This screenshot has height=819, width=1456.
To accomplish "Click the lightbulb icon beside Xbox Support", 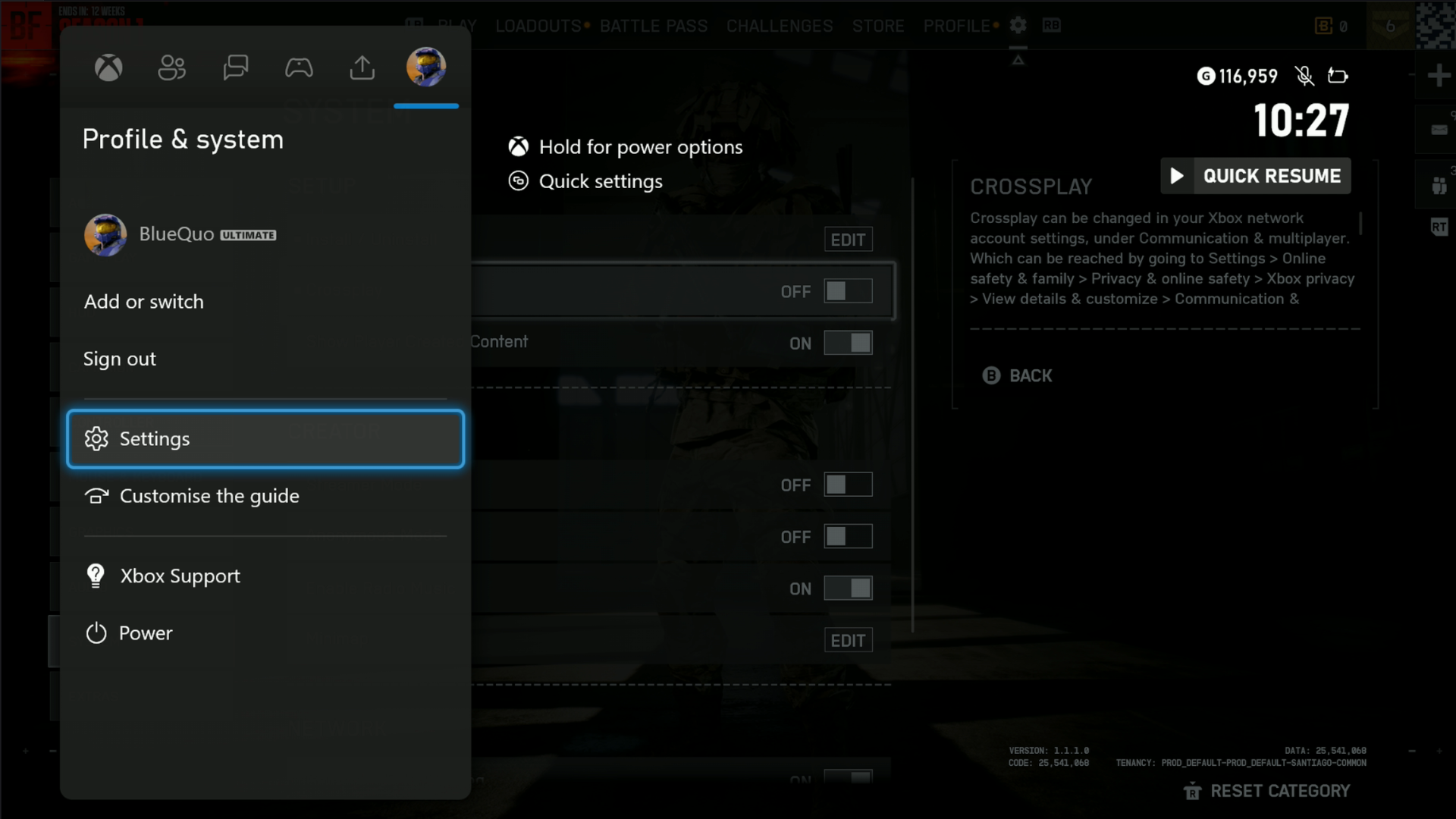I will pos(95,576).
